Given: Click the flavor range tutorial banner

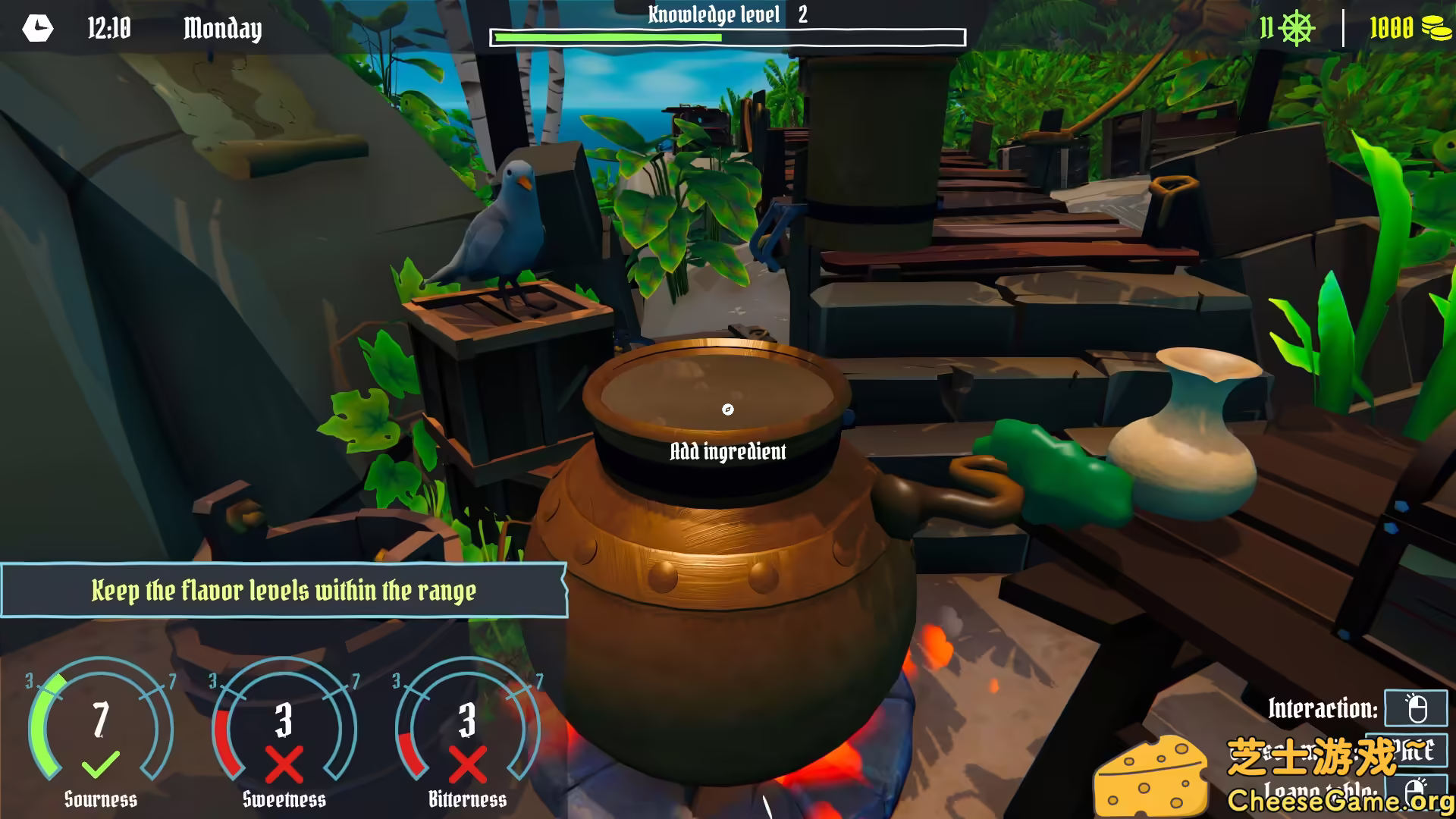Looking at the screenshot, I should [284, 591].
